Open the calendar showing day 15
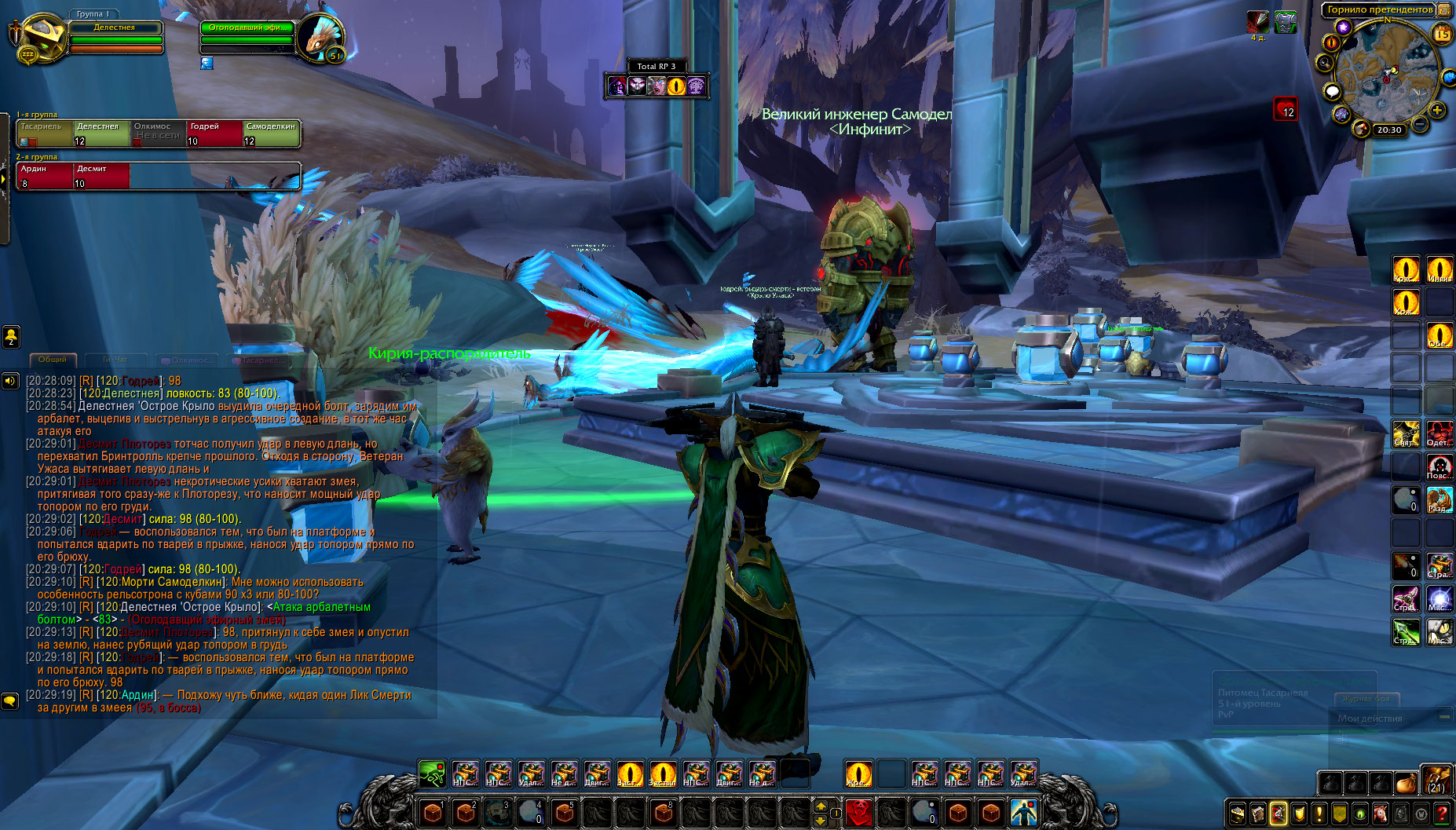Viewport: 1456px width, 830px height. click(x=1443, y=34)
